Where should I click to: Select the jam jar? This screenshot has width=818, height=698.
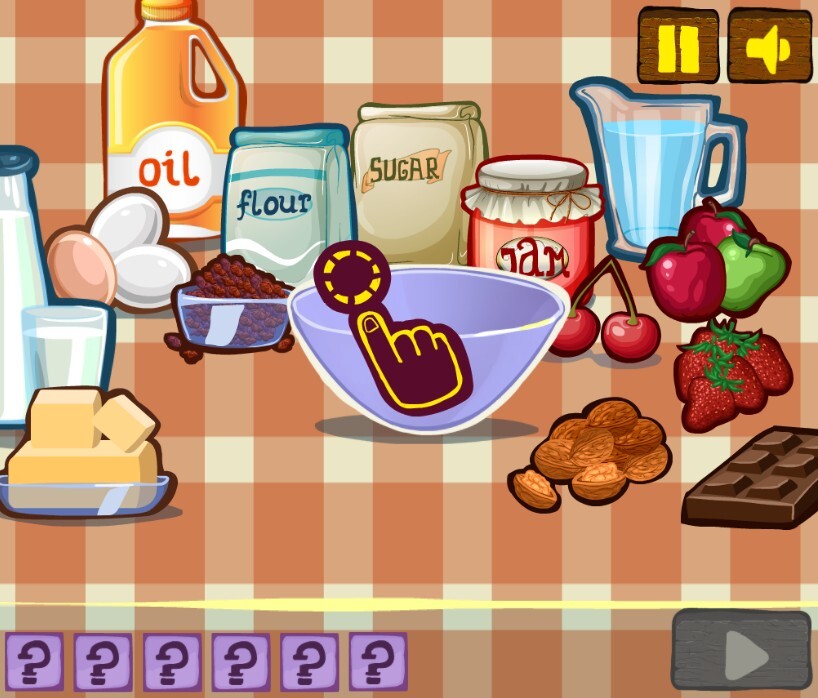[x=531, y=228]
